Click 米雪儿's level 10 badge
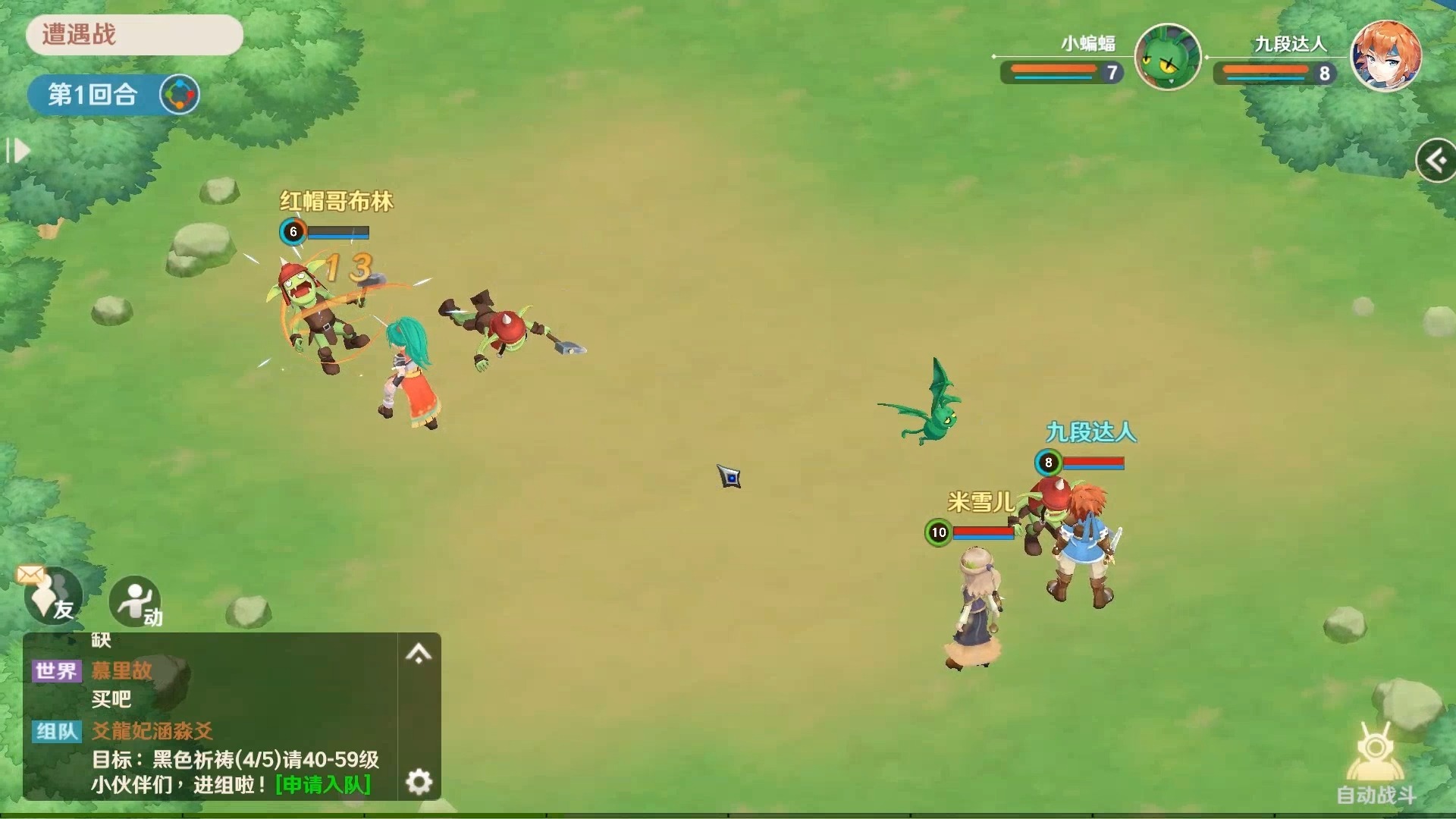The height and width of the screenshot is (819, 1456). point(940,532)
